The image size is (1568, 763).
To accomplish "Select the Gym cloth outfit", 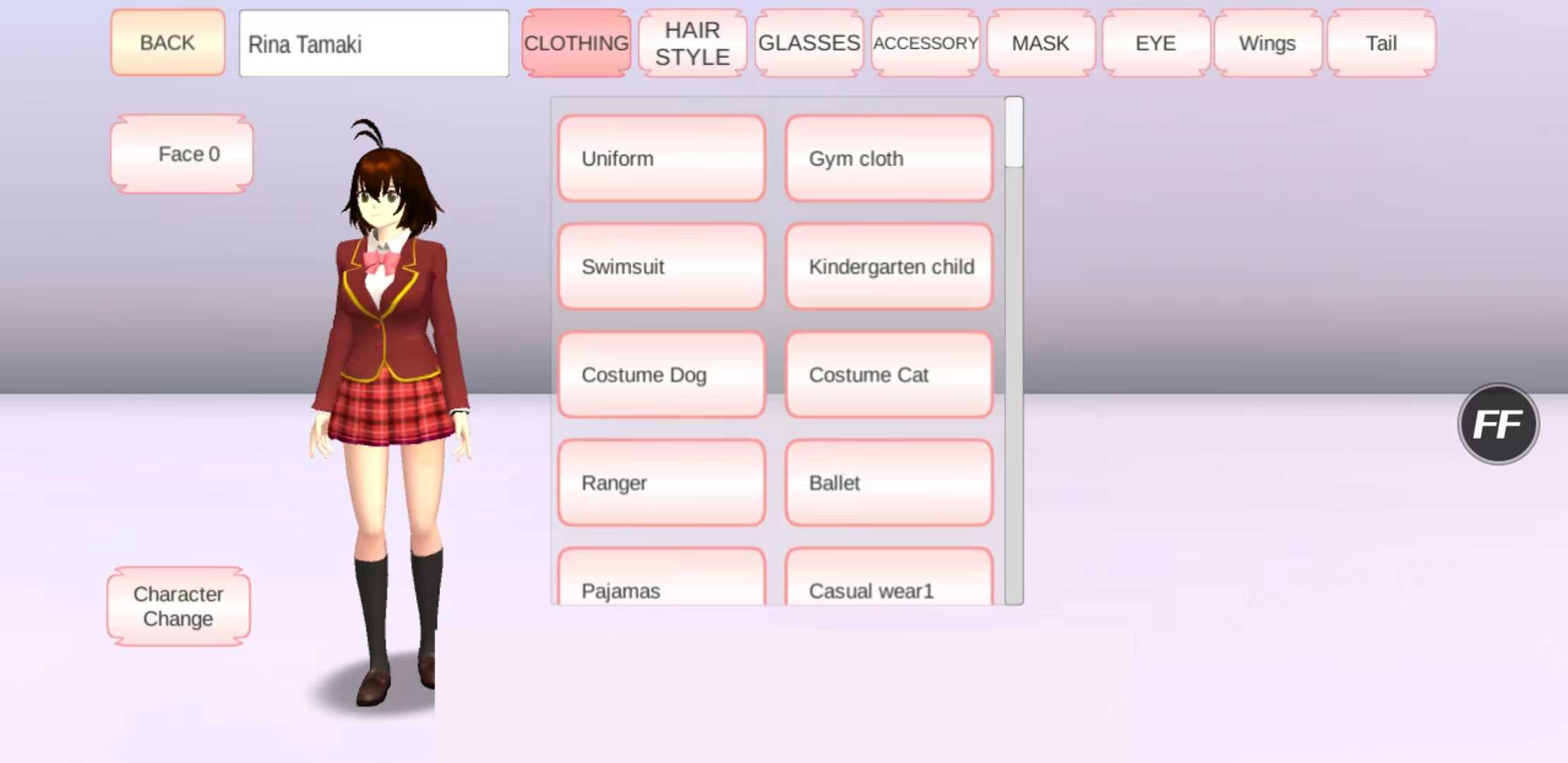I will click(x=889, y=159).
